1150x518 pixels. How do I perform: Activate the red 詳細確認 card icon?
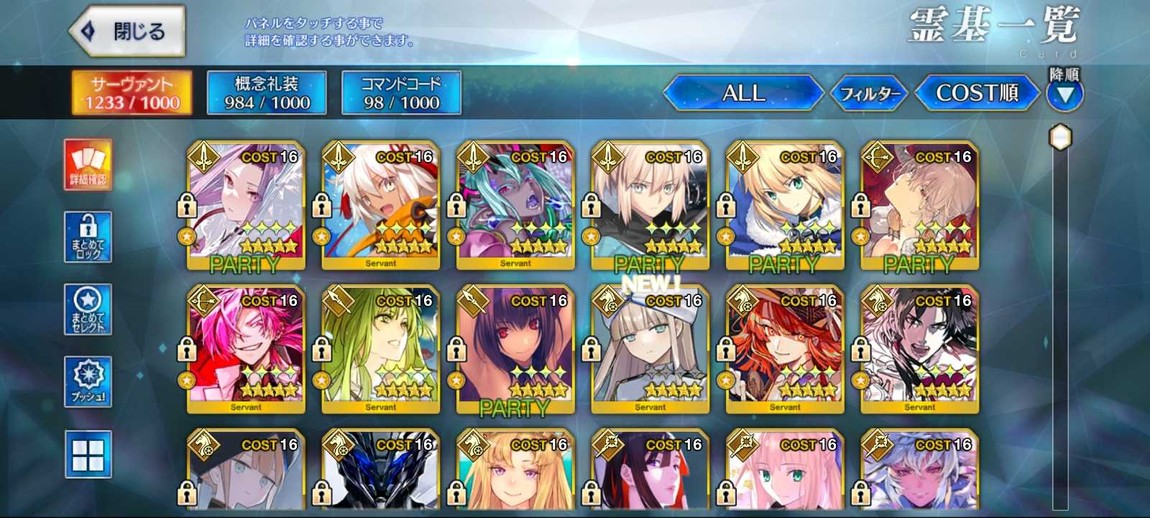tap(88, 165)
